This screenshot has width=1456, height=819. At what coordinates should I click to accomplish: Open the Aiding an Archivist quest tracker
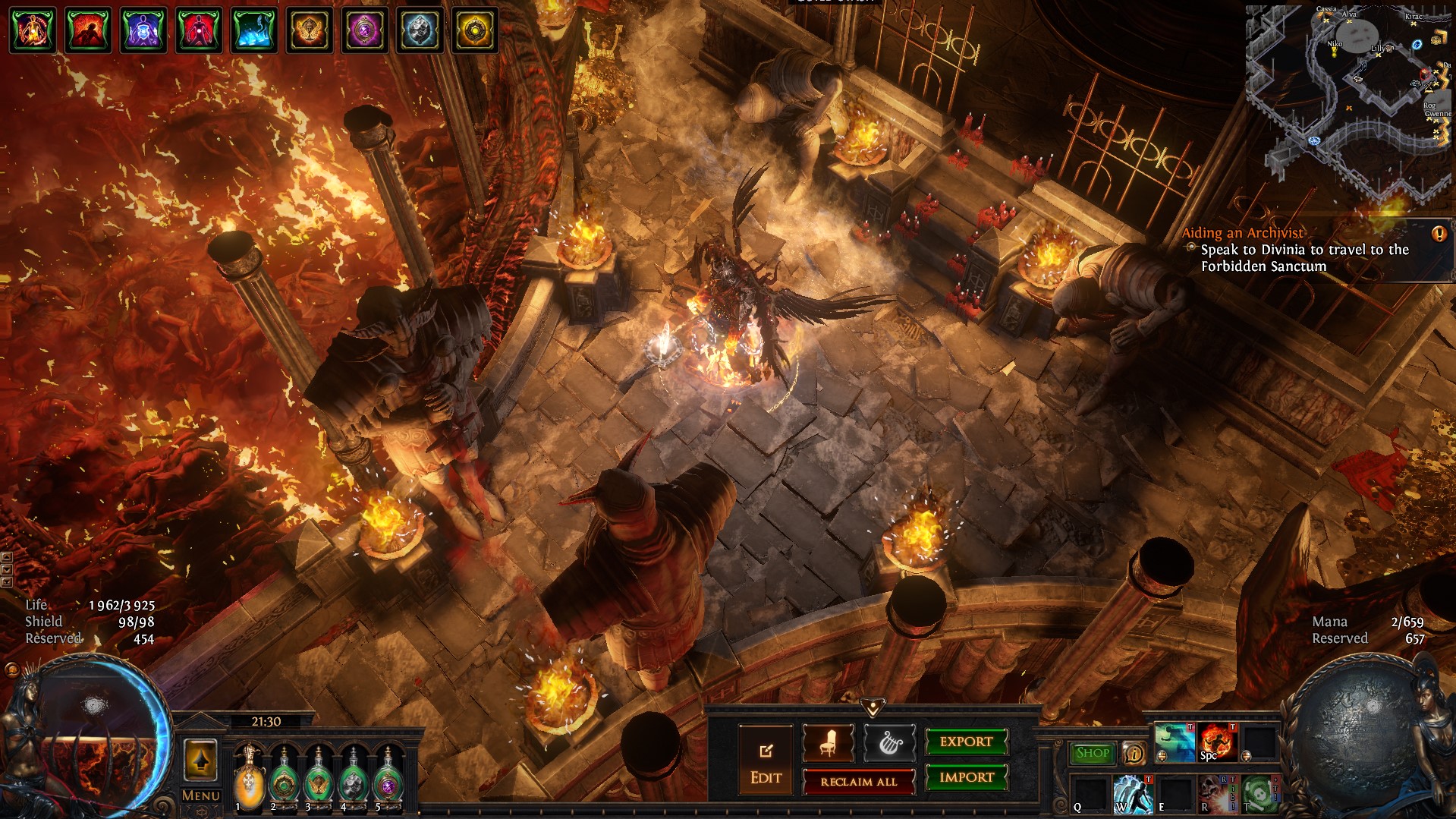click(x=1242, y=233)
